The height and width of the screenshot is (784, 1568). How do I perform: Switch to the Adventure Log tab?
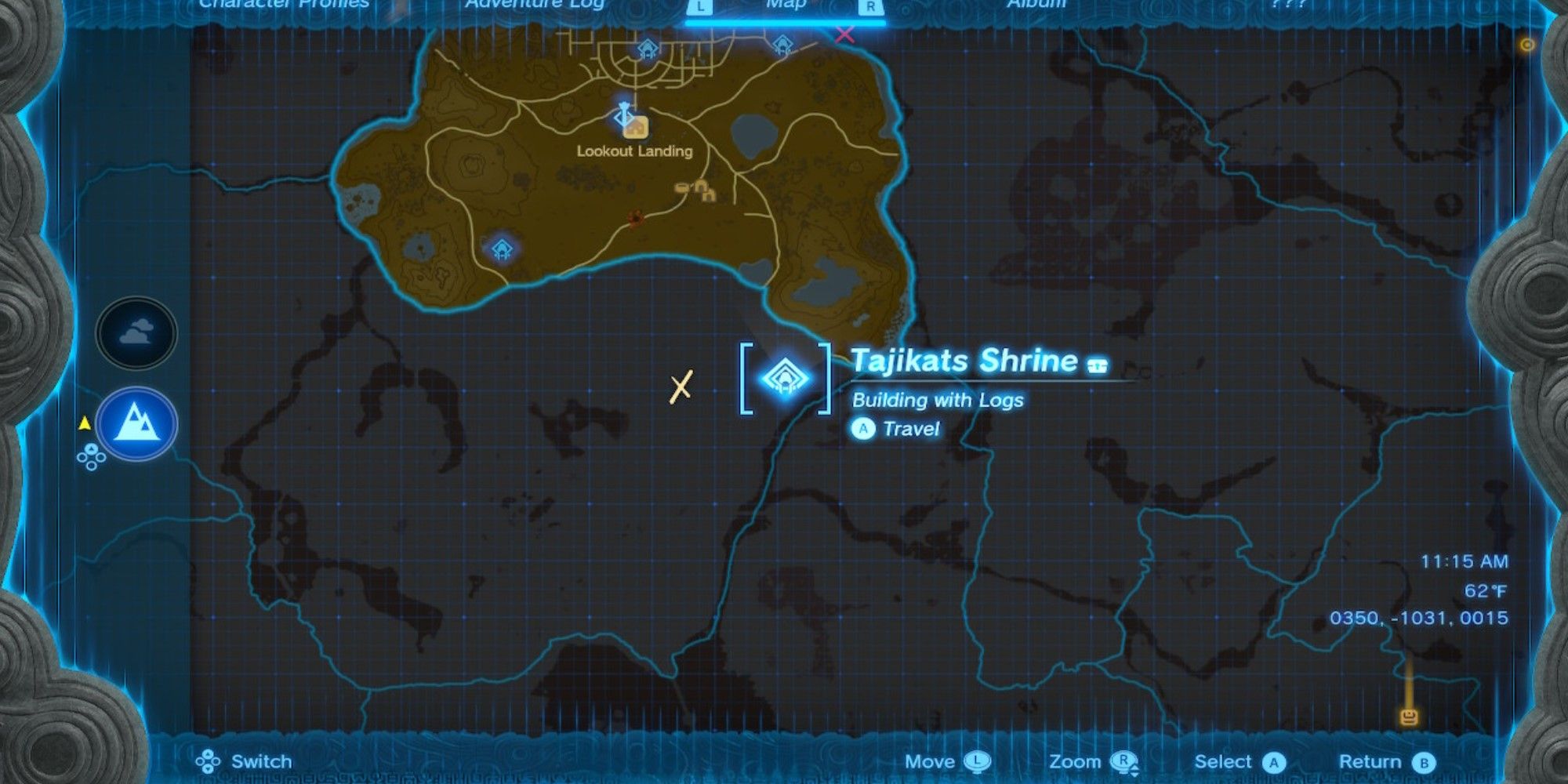[x=535, y=6]
